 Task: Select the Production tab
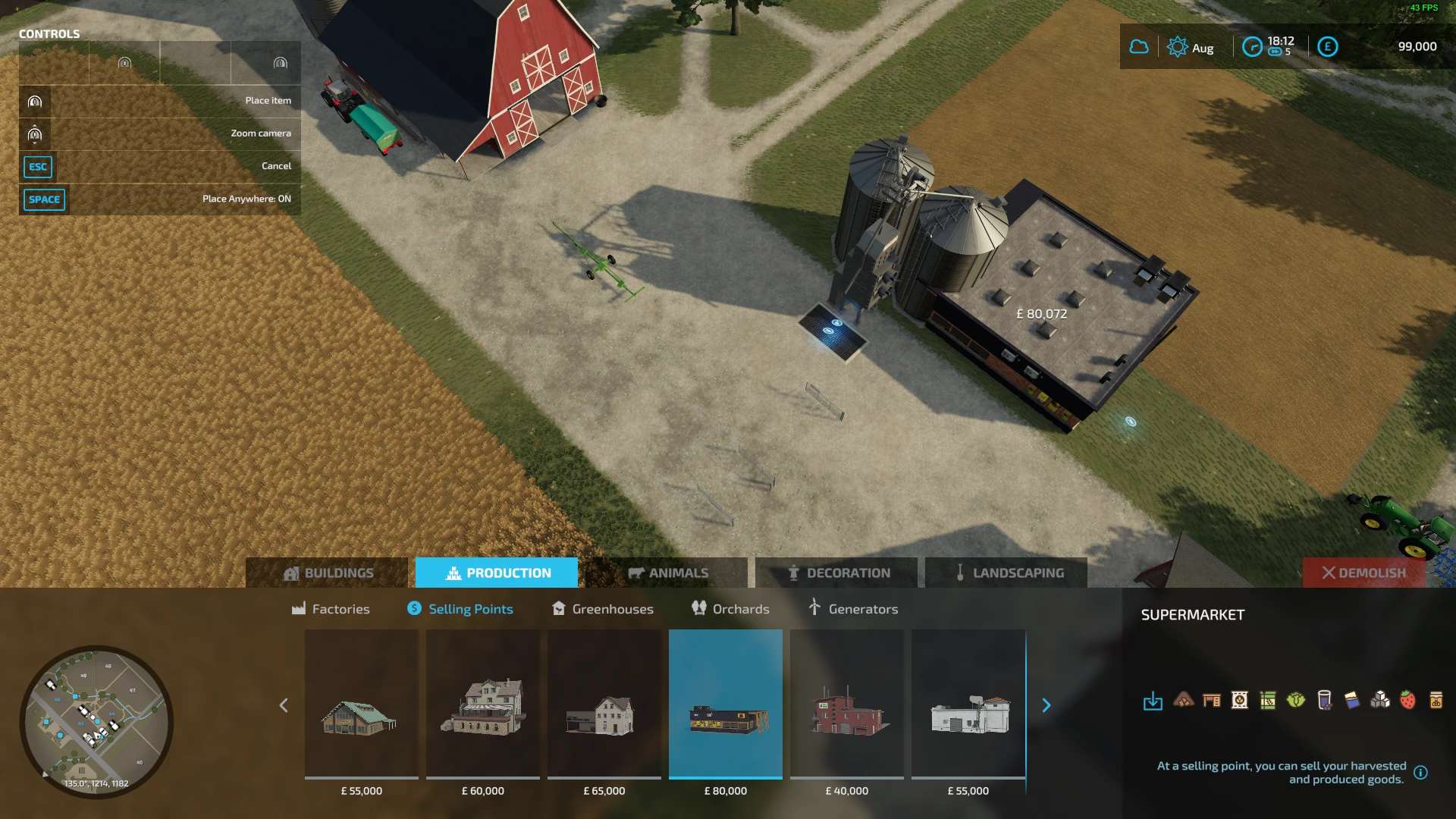497,573
